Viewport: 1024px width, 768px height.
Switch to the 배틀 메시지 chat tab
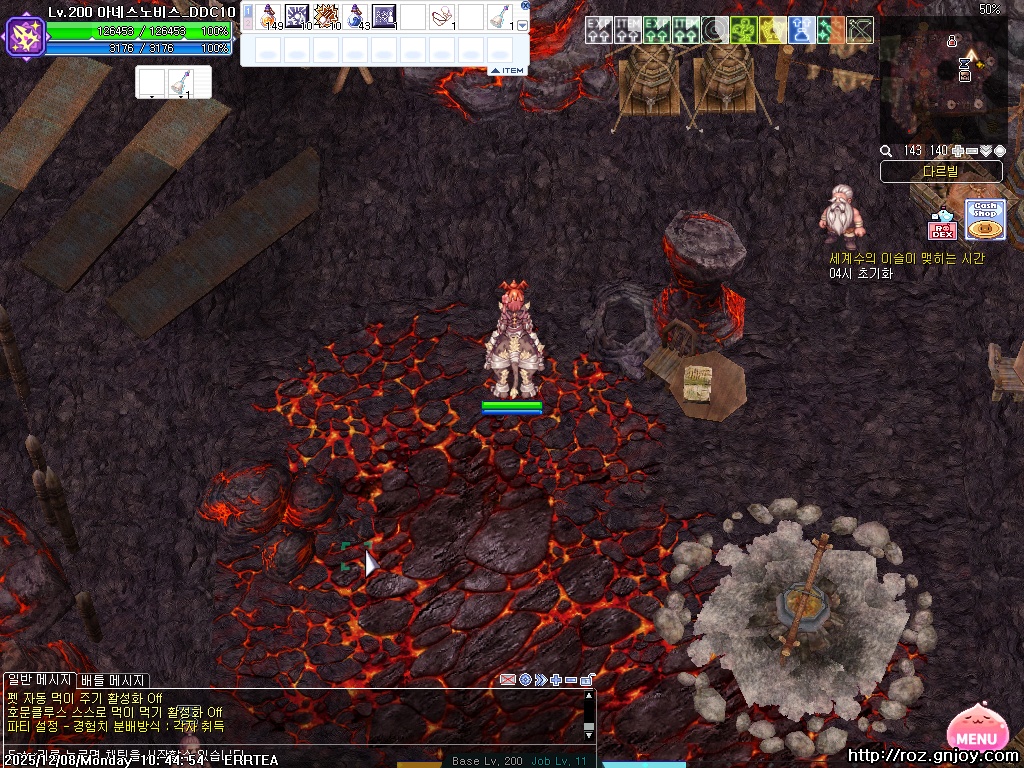113,681
